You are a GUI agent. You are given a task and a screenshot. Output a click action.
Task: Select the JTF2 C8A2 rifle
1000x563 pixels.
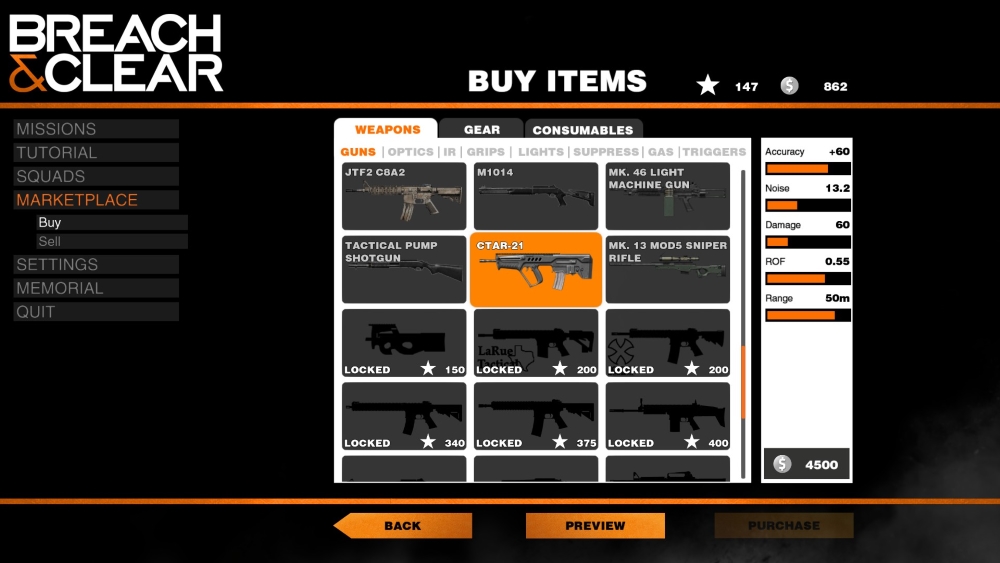404,197
